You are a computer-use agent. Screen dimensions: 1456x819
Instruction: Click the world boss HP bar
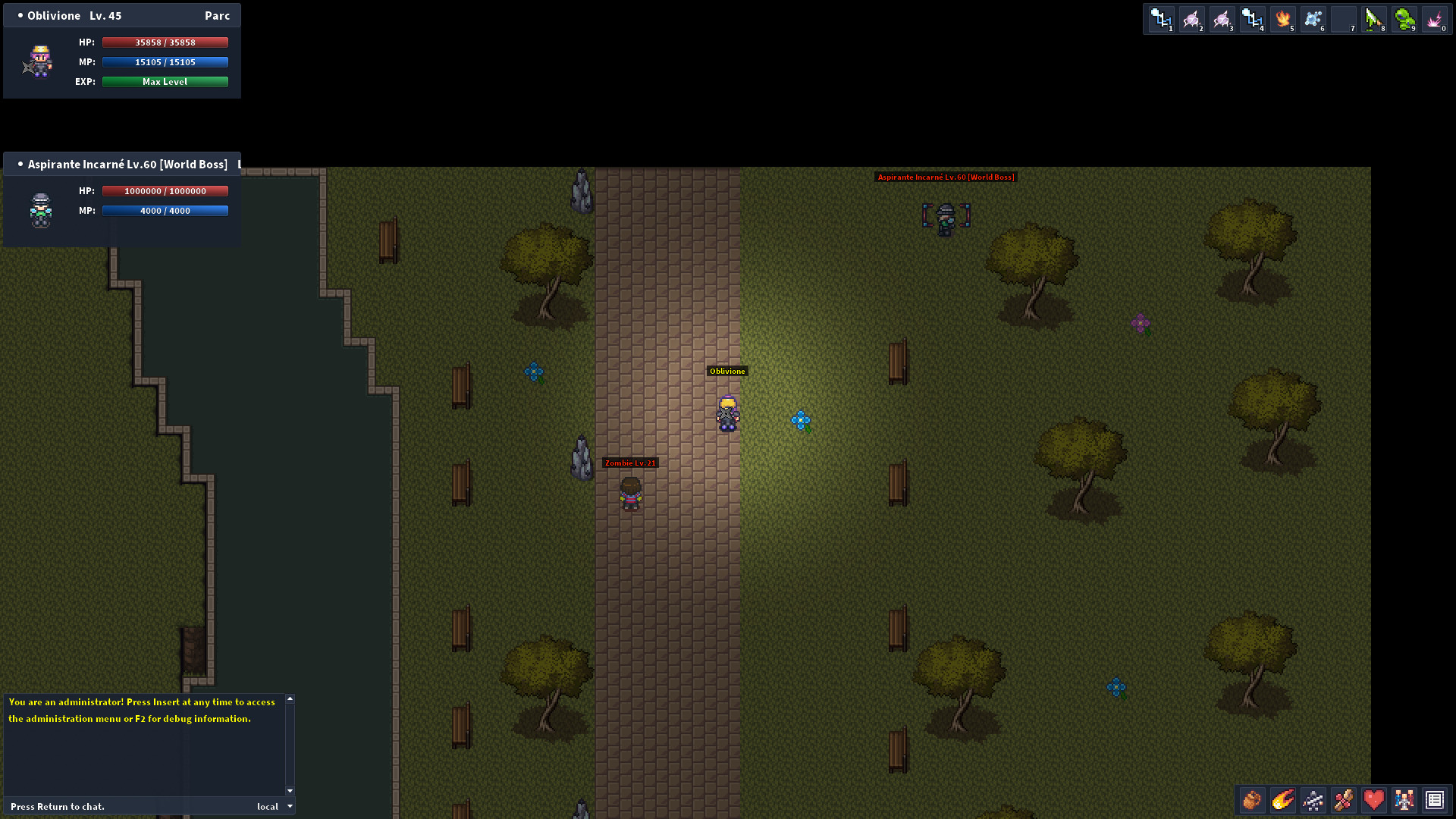pyautogui.click(x=165, y=190)
